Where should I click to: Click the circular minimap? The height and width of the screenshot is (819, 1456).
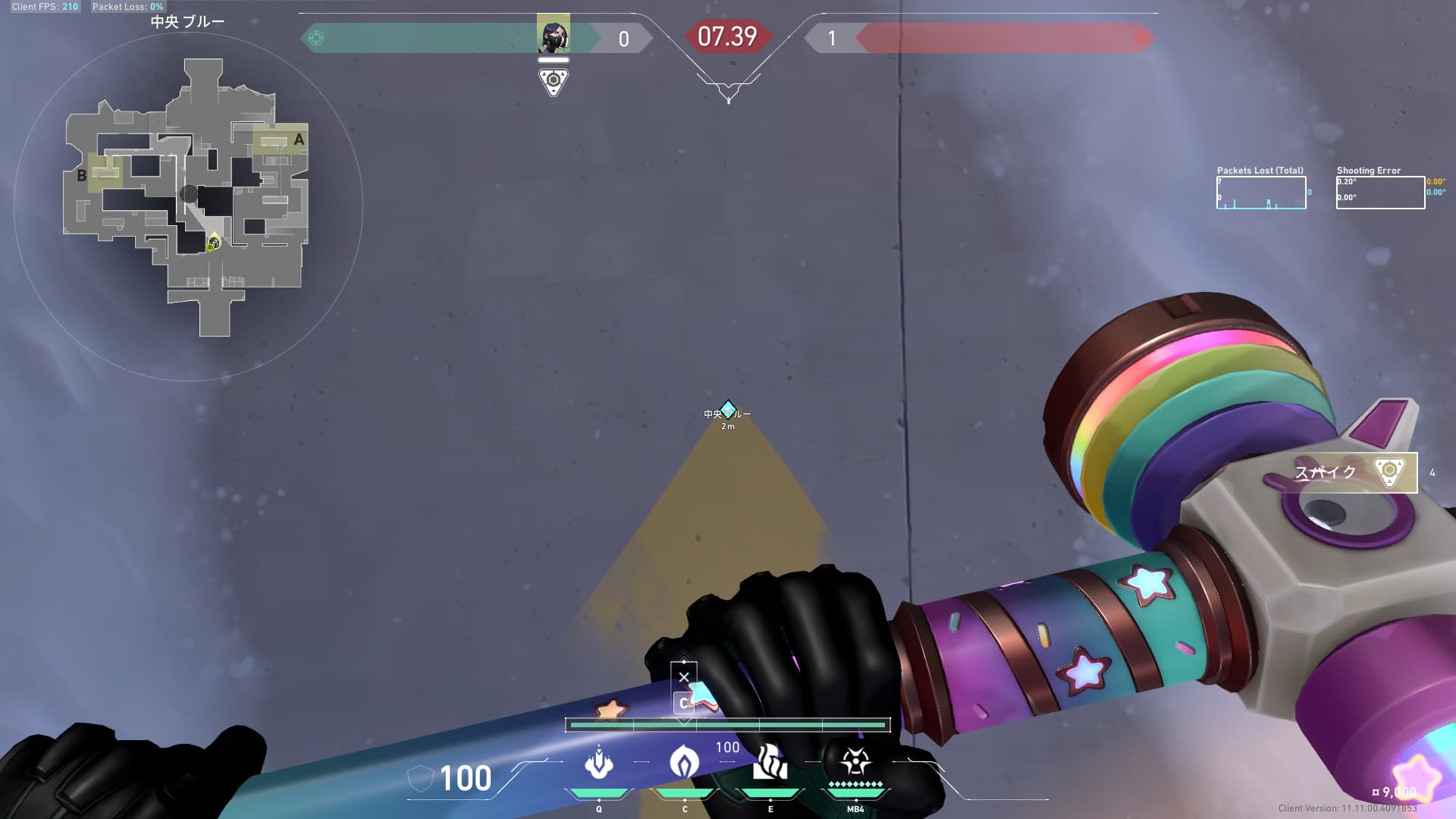[188, 206]
